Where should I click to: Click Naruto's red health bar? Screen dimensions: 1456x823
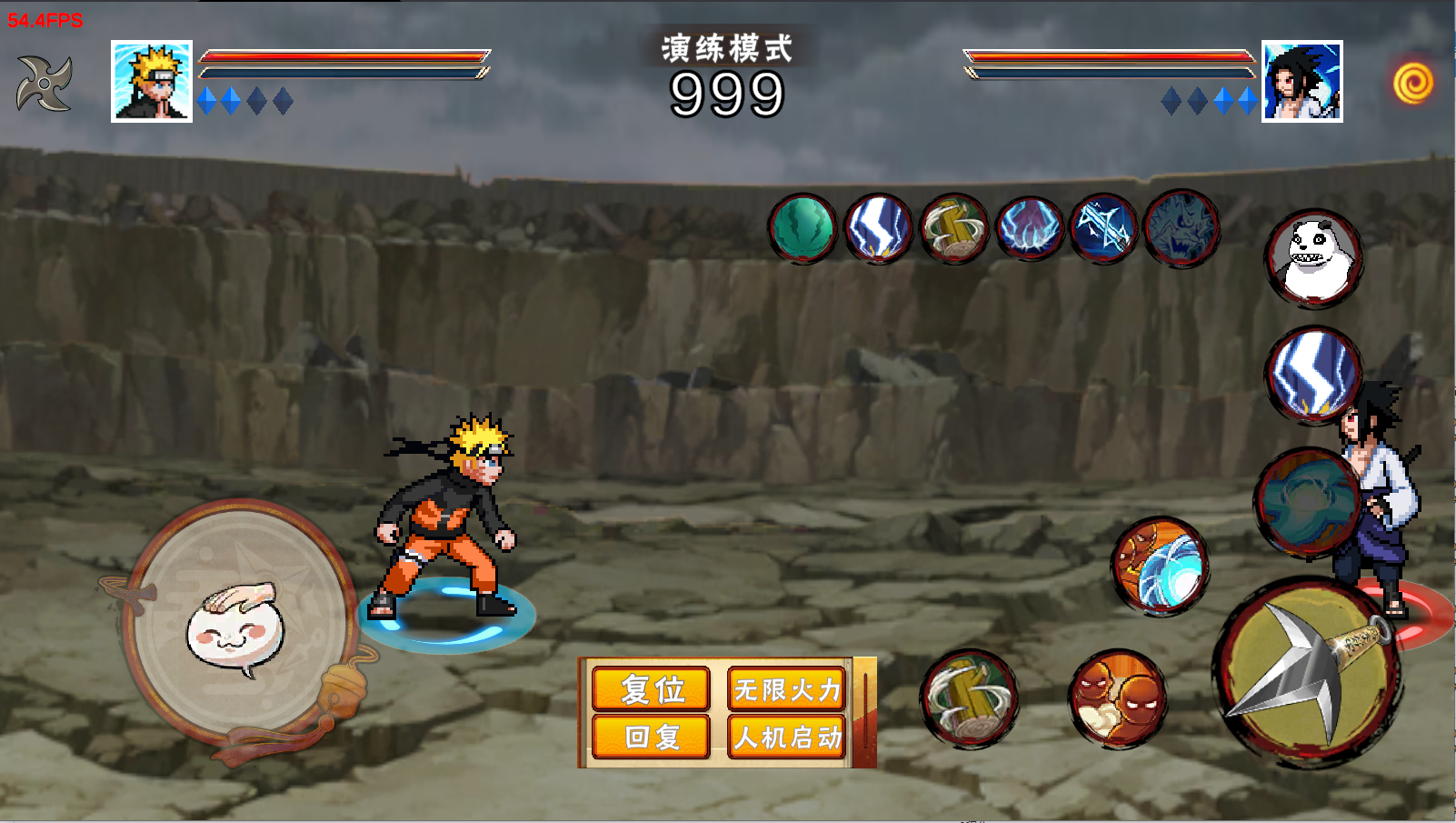click(341, 56)
